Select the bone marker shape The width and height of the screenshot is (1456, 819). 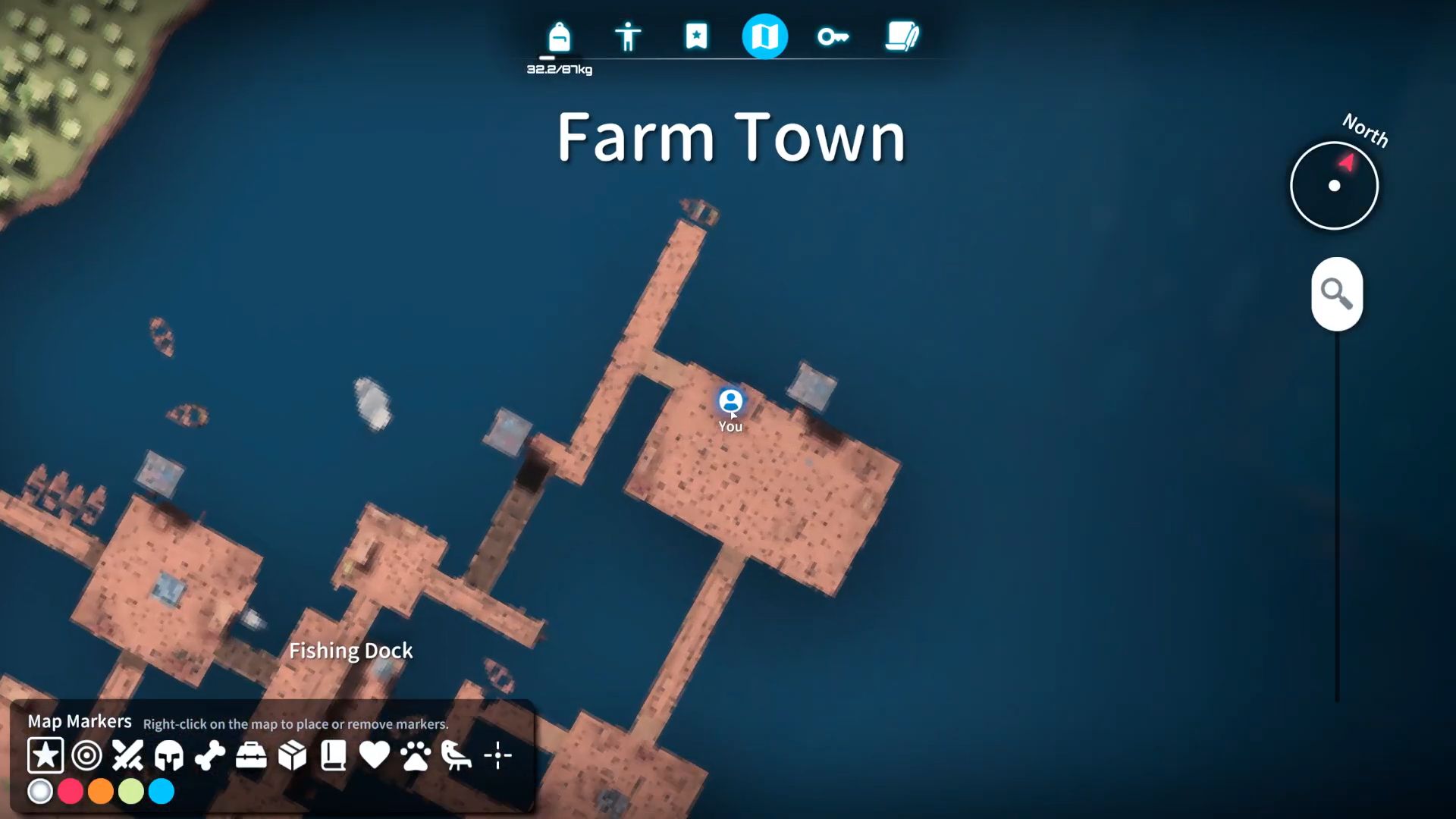(211, 755)
